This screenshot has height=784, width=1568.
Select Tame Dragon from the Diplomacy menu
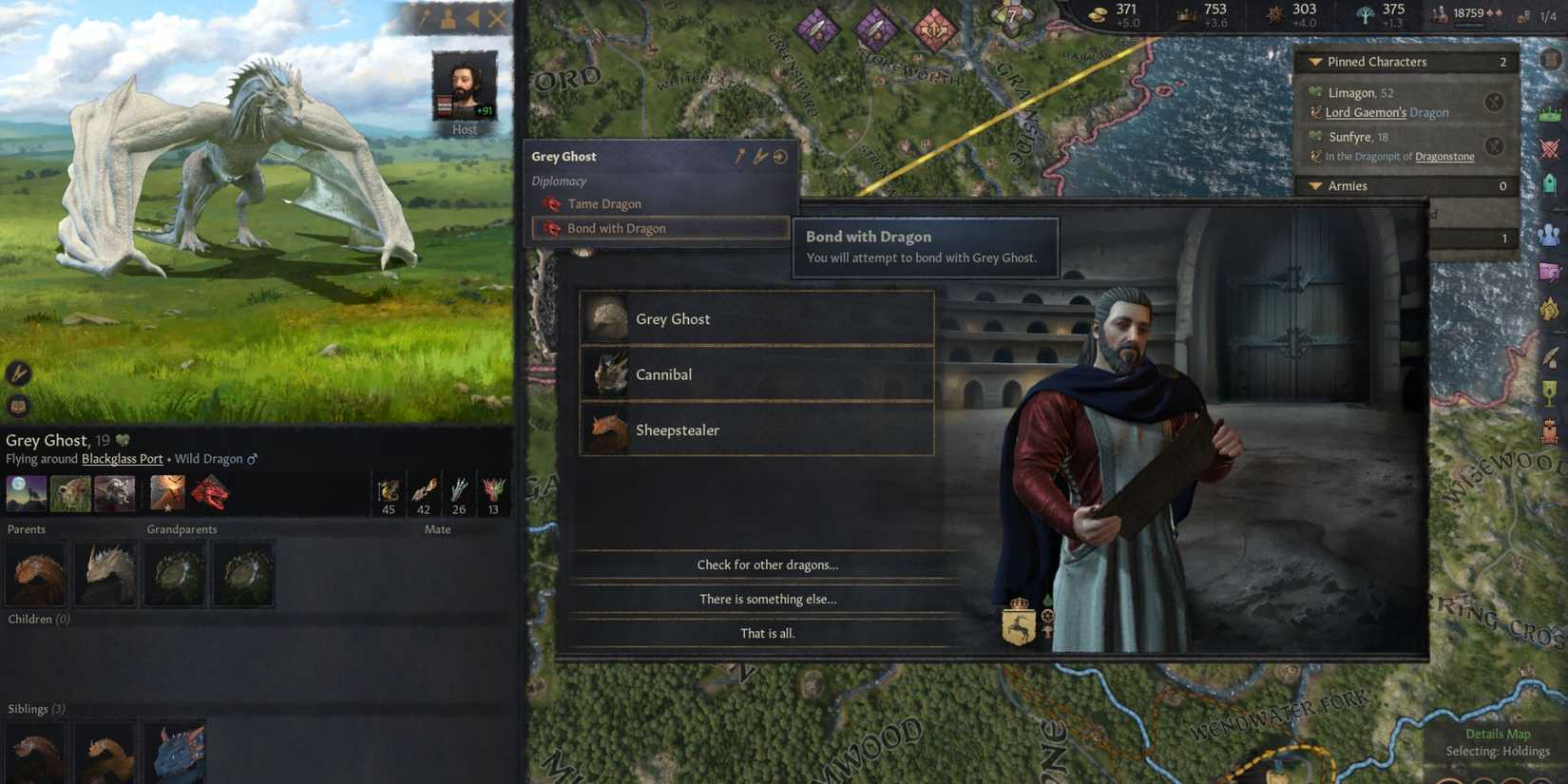pyautogui.click(x=604, y=203)
